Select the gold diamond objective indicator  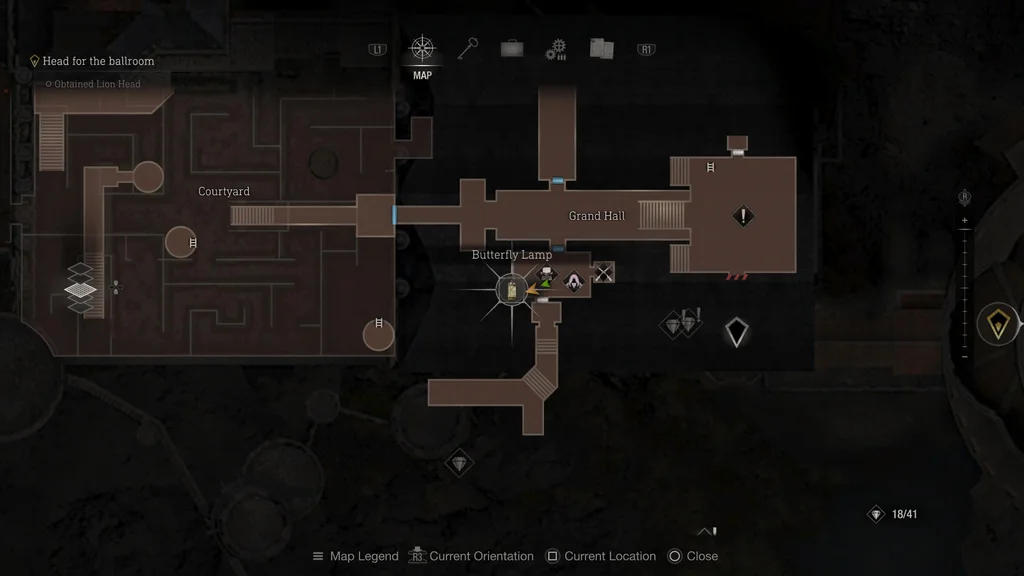(997, 324)
